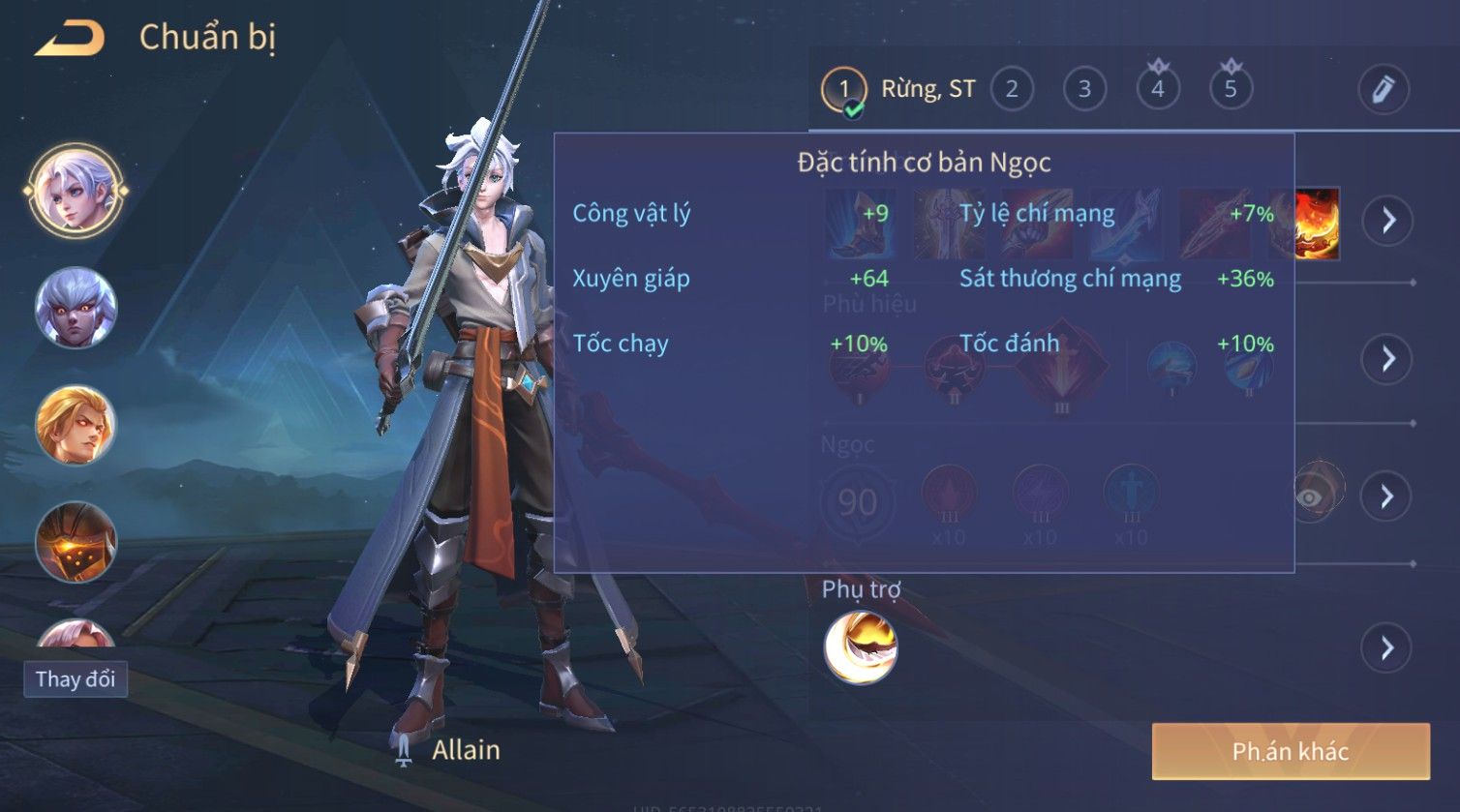Select the Phụ trợ spell icon
Viewport: 1460px width, 812px height.
861,647
